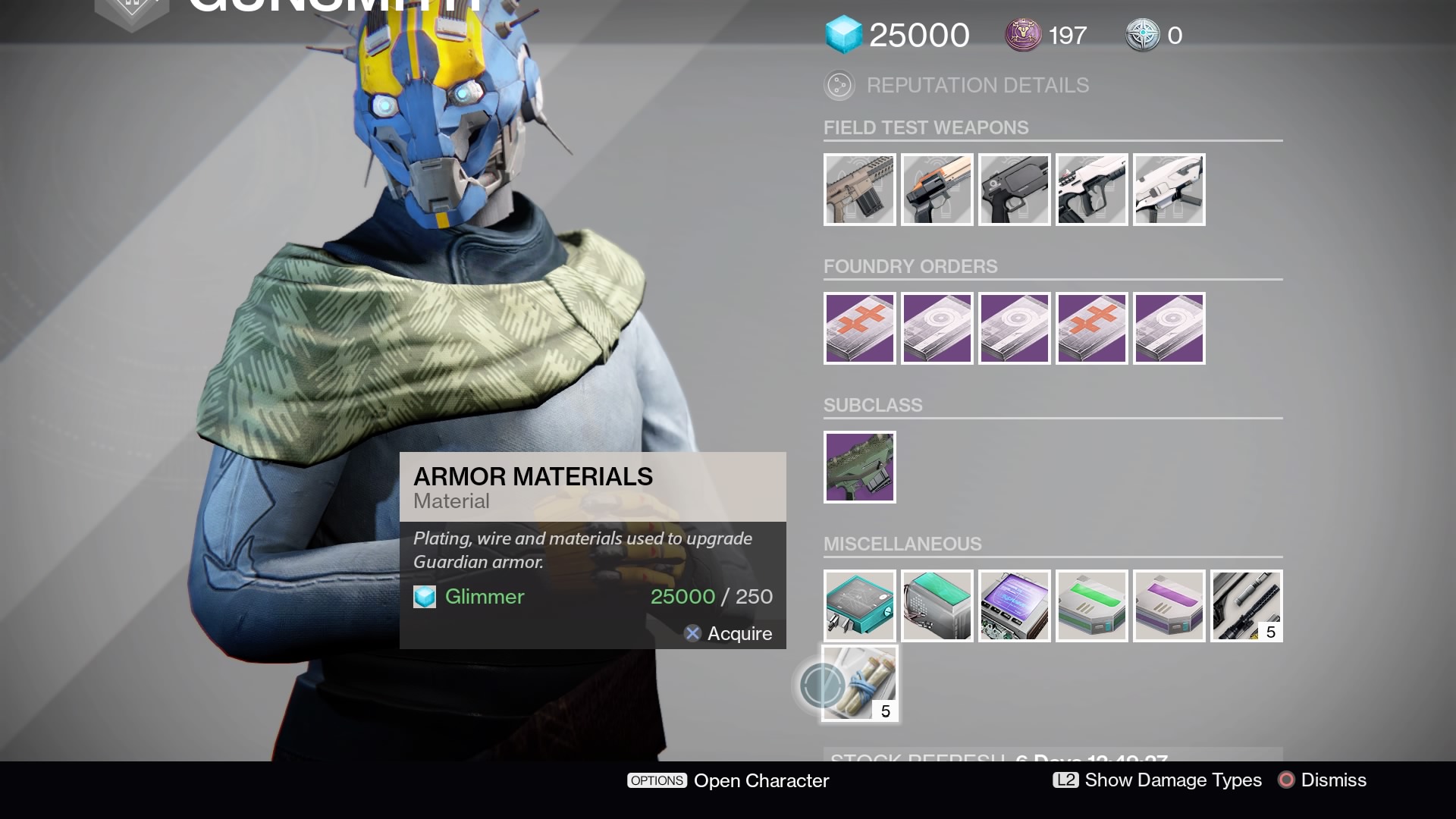This screenshot has width=1456, height=819.
Task: Open the first foundry order with orange cross
Action: (860, 328)
